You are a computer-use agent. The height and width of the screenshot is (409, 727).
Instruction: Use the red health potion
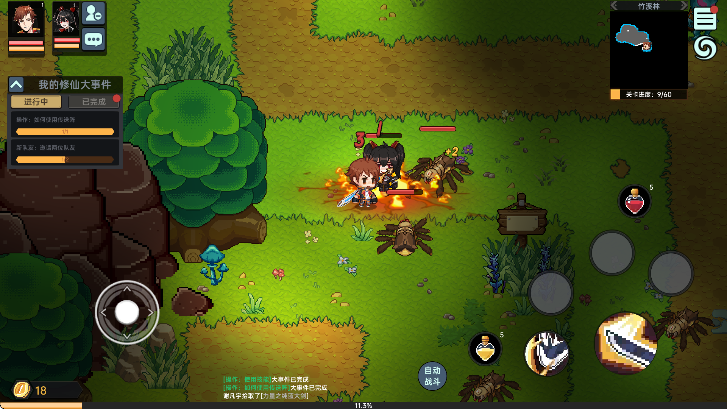tap(633, 201)
